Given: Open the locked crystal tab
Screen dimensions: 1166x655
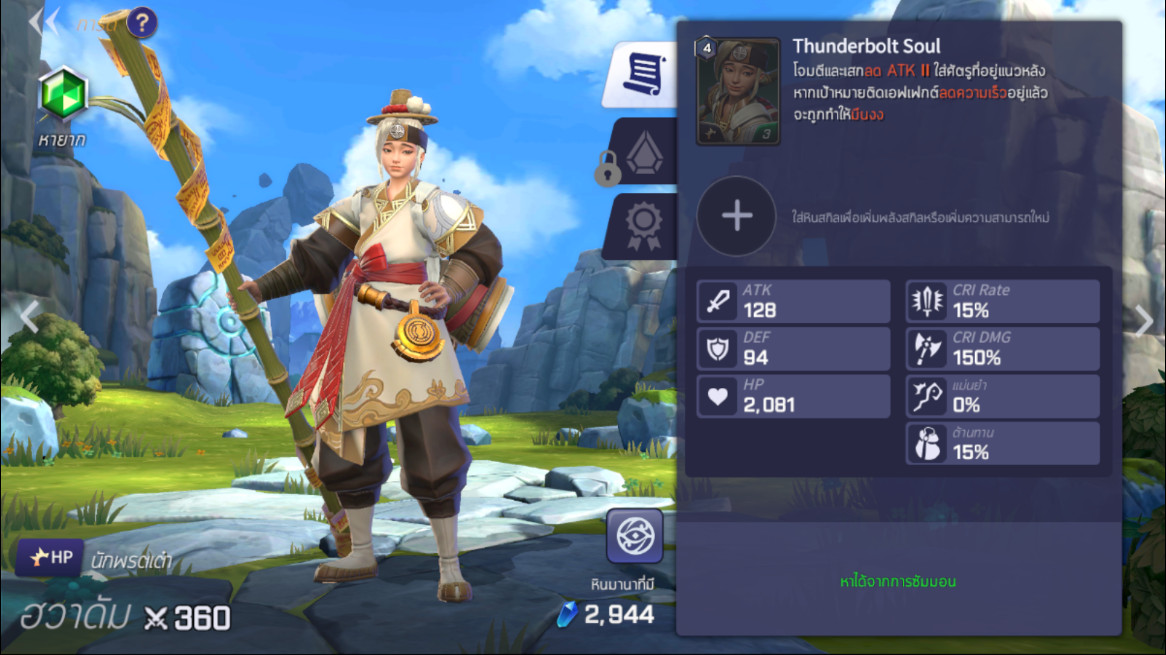Looking at the screenshot, I should coord(642,152).
